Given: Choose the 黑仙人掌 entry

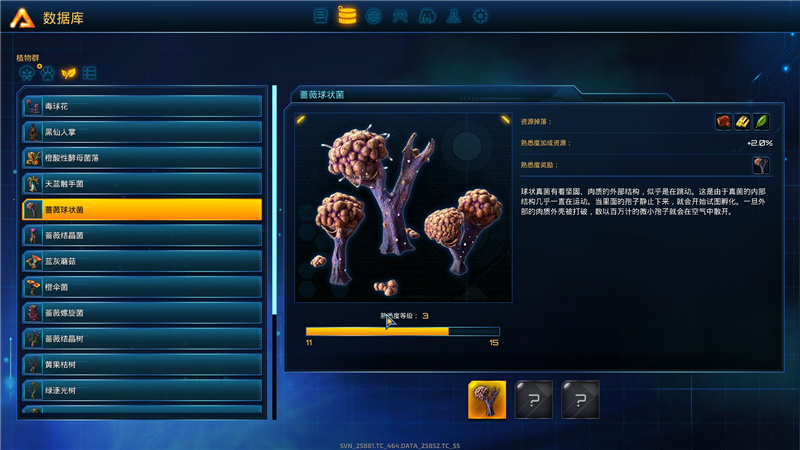Looking at the screenshot, I should [x=142, y=131].
